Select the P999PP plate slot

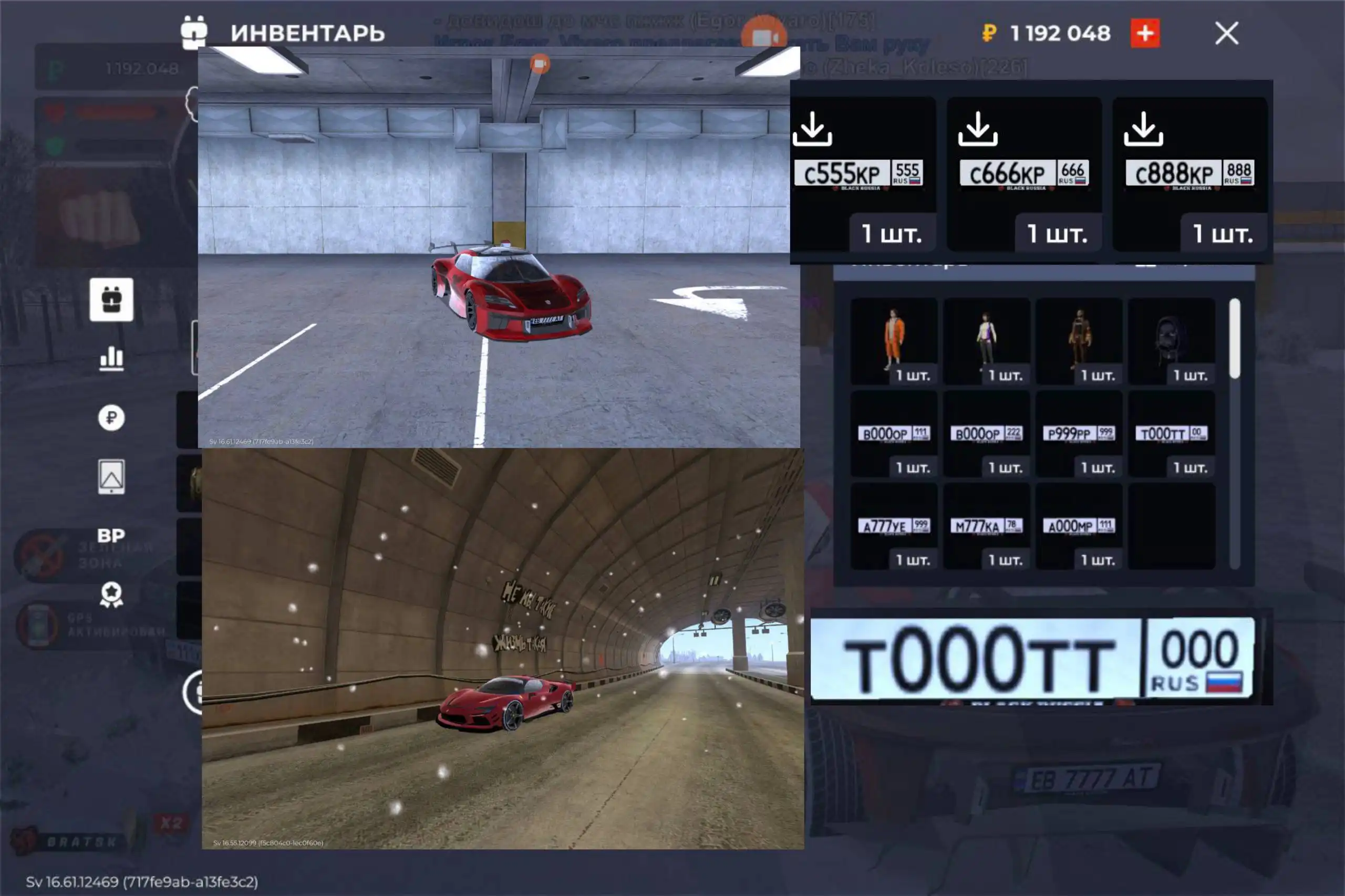click(1079, 434)
